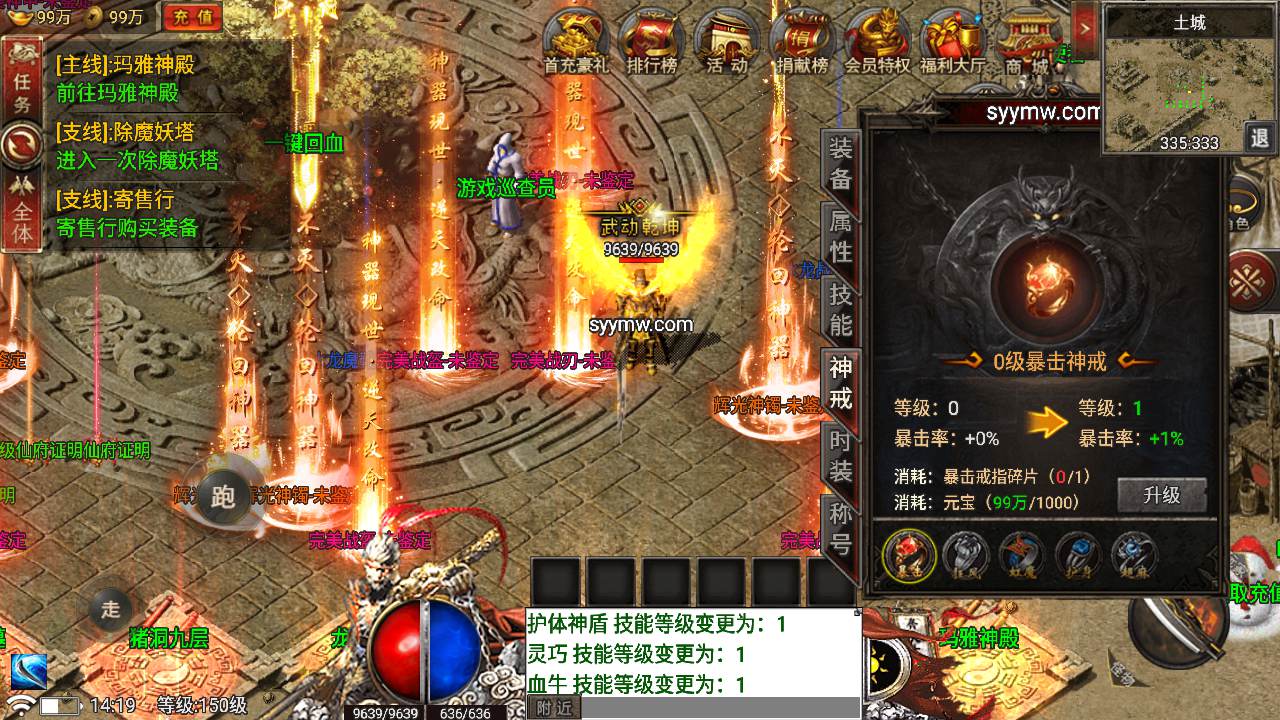Viewport: 1280px width, 720px height.
Task: Toggle the 走 walk mode button
Action: coord(110,608)
